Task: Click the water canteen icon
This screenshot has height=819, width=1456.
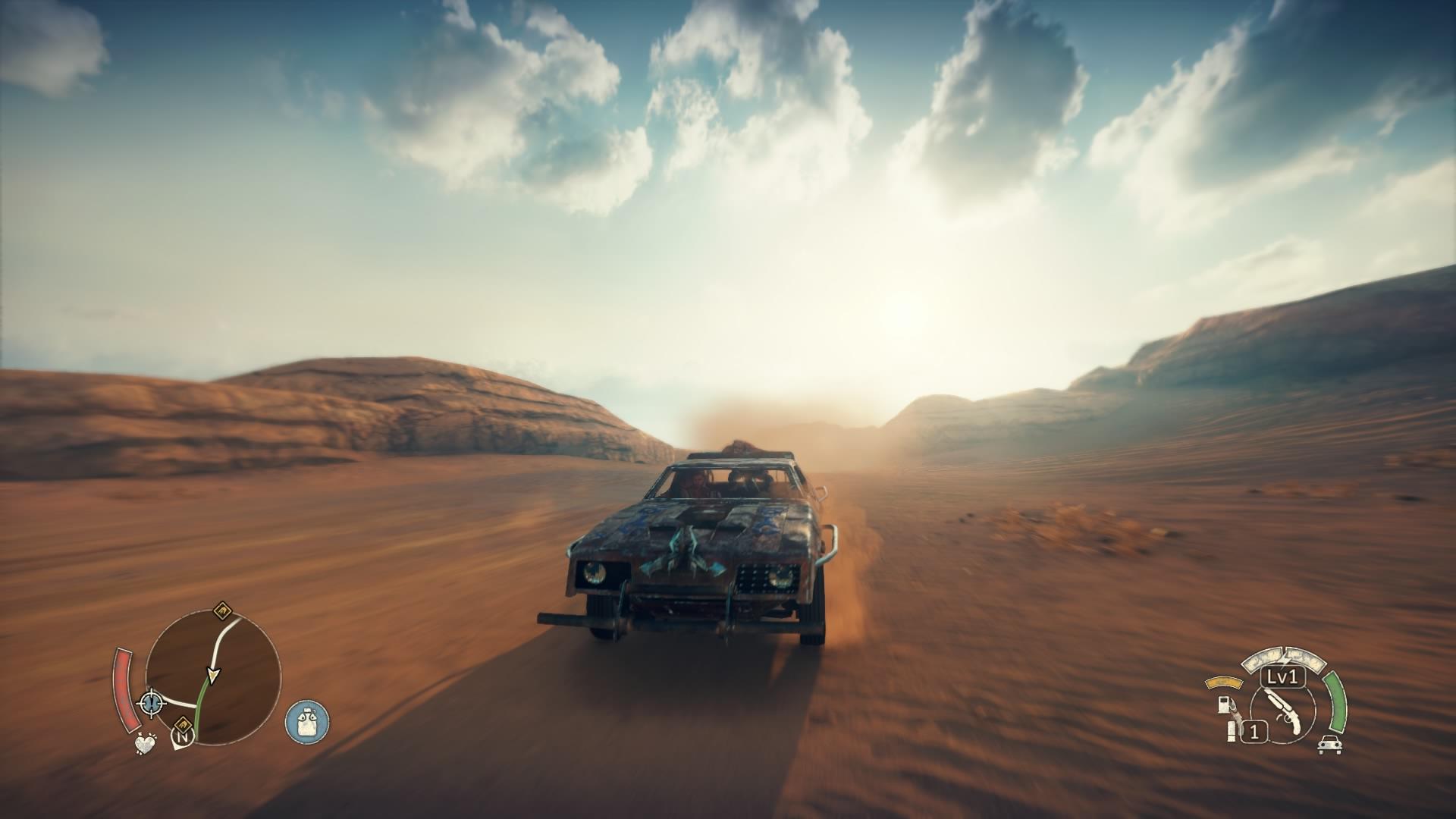Action: click(307, 720)
